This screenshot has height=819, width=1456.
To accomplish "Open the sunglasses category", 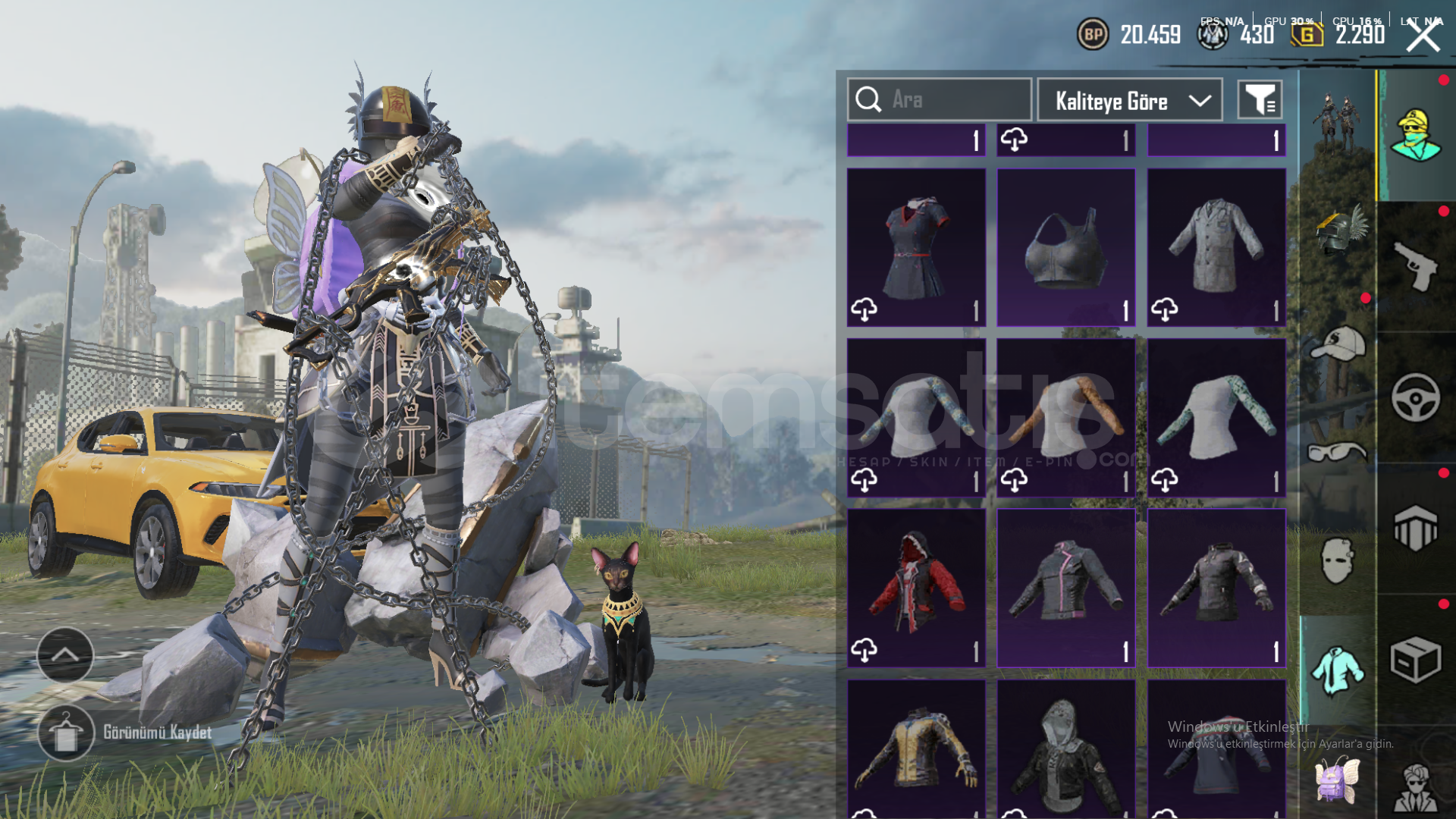I will (x=1338, y=453).
